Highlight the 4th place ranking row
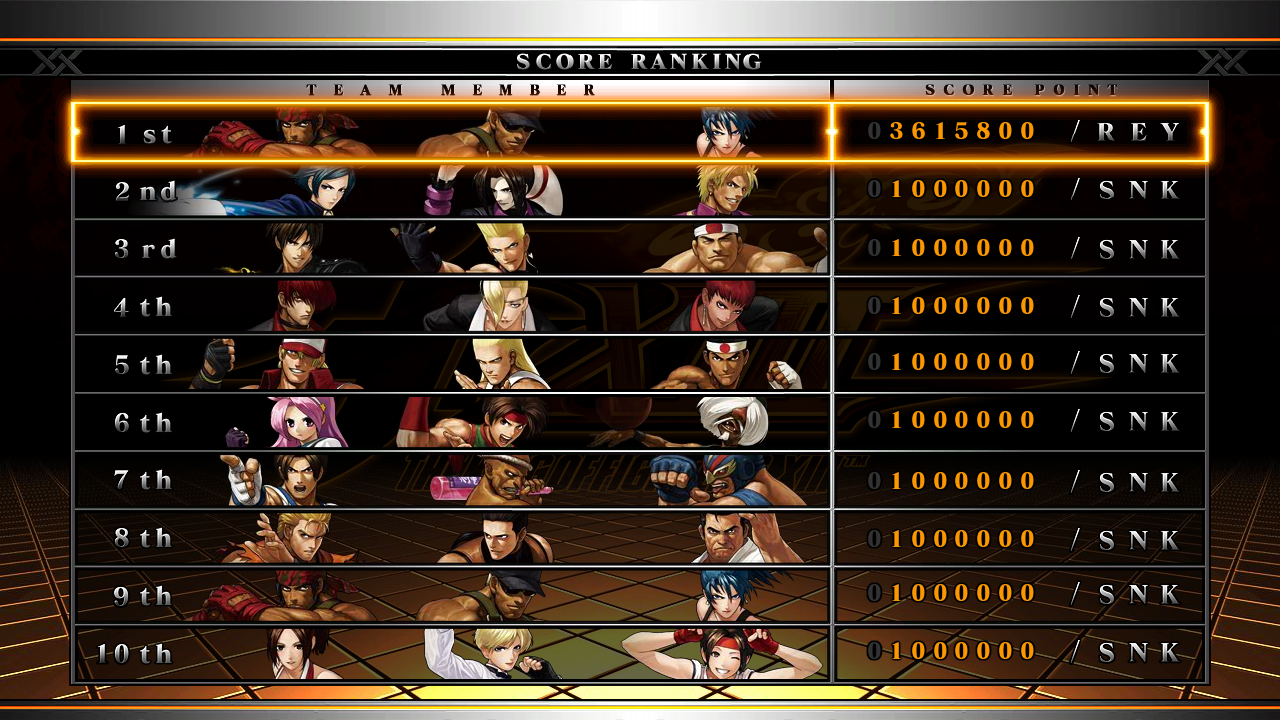 [640, 306]
